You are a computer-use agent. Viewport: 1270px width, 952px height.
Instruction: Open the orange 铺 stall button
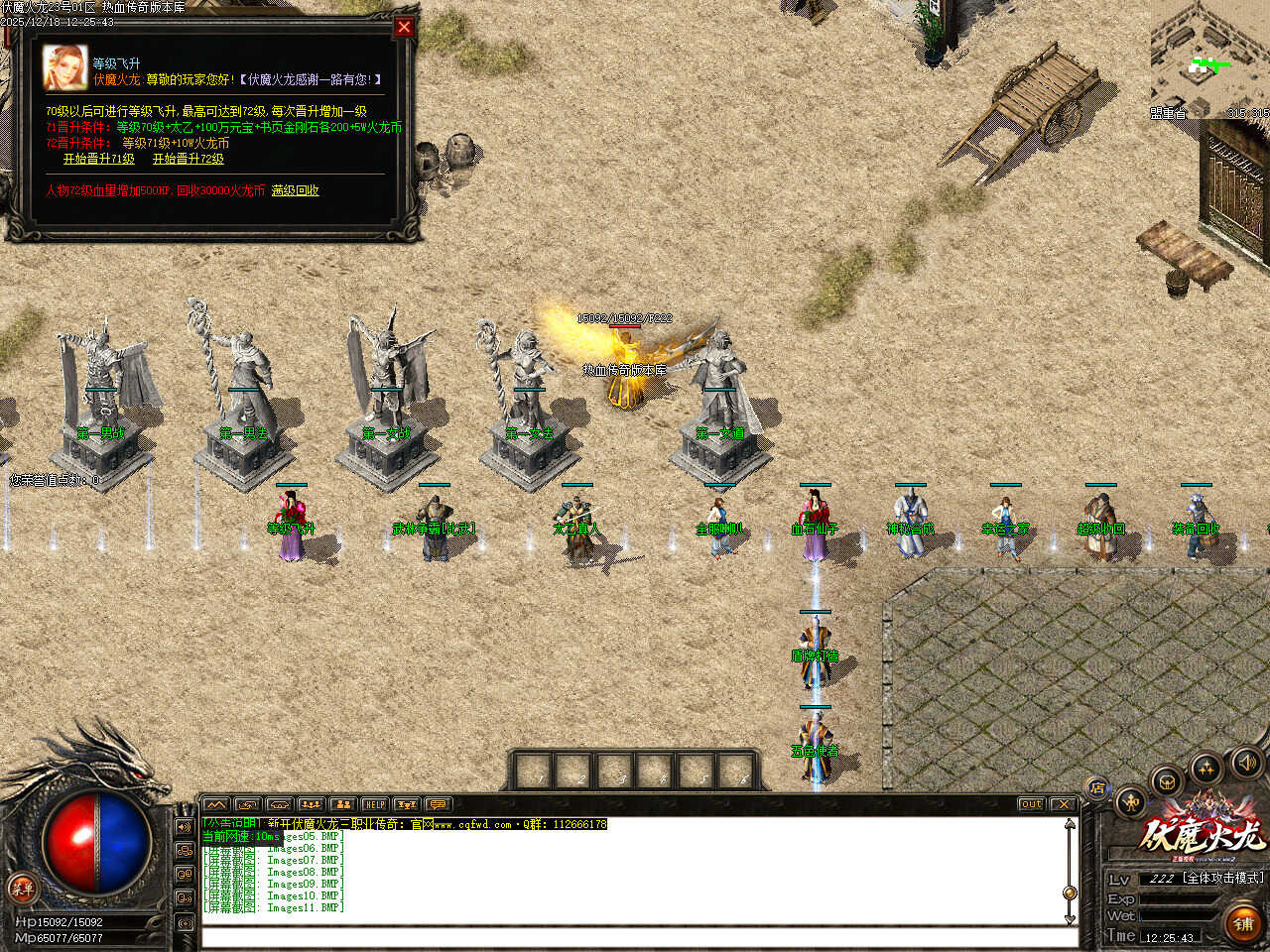[x=1243, y=923]
